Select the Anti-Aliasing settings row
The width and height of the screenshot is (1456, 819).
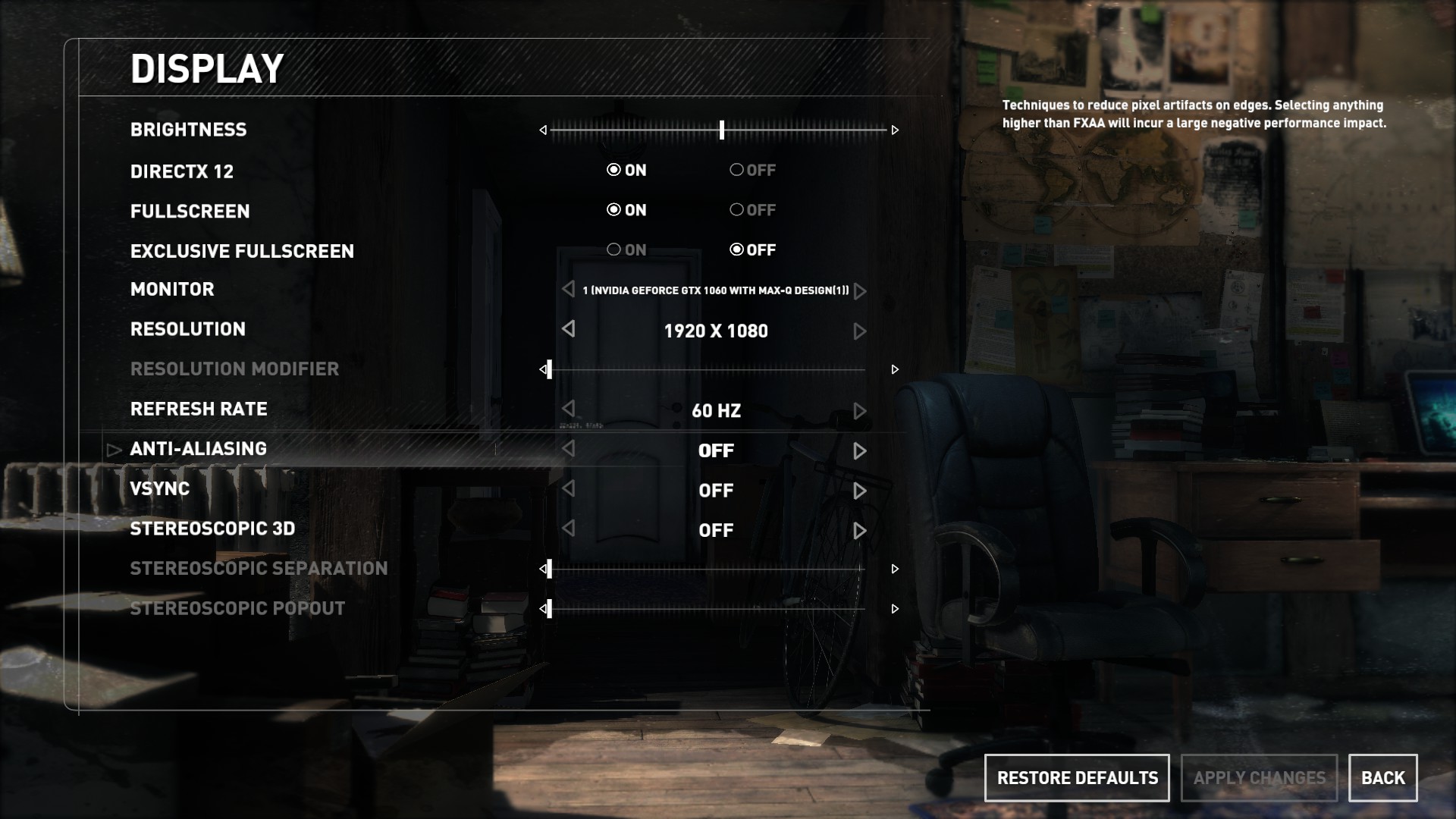199,449
